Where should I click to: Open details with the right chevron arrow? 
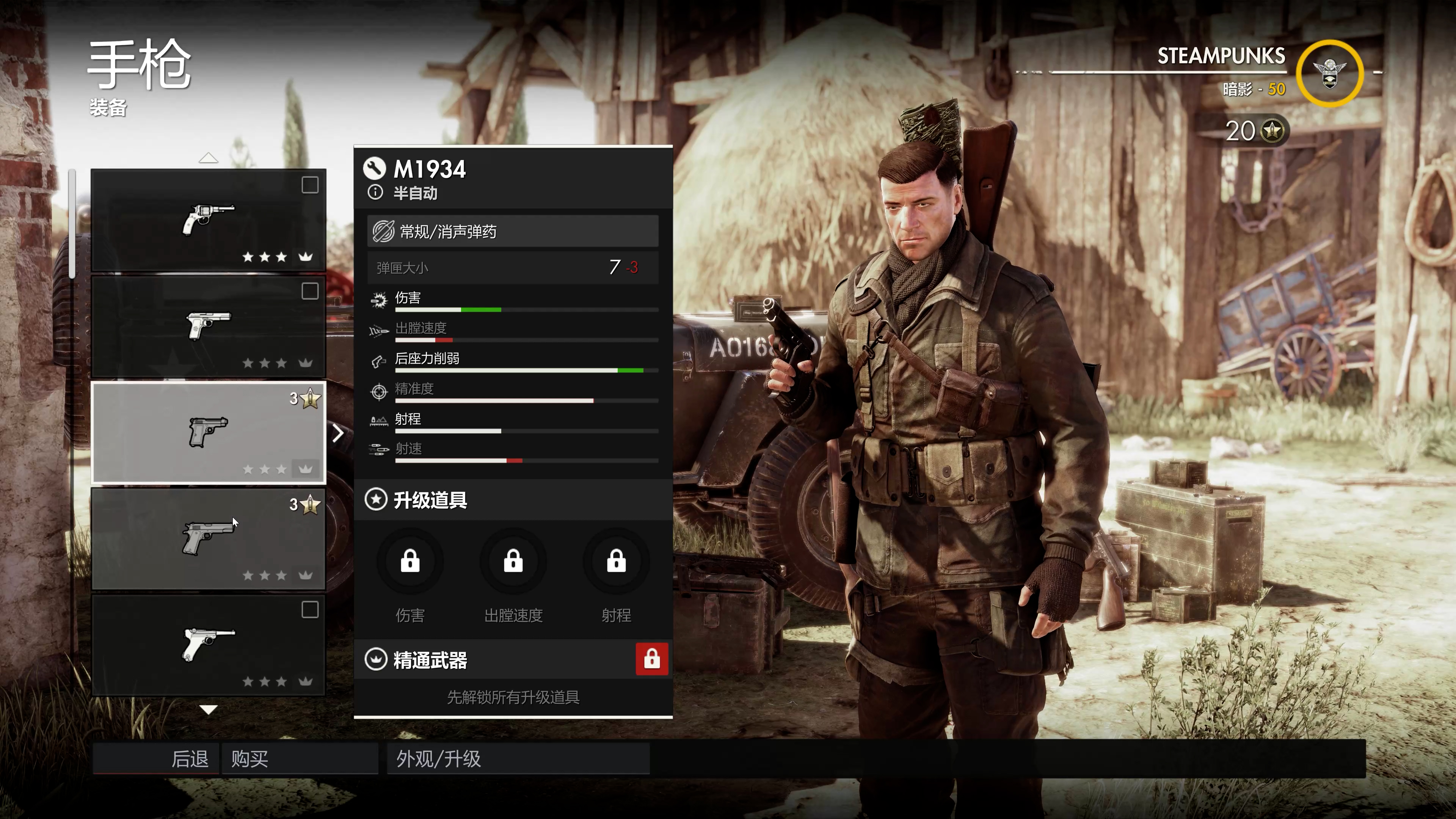point(338,433)
